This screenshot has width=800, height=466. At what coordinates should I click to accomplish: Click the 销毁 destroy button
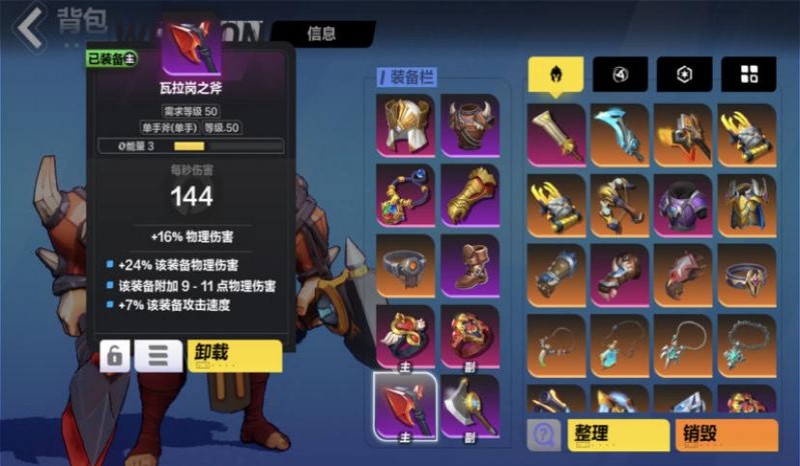tap(729, 434)
